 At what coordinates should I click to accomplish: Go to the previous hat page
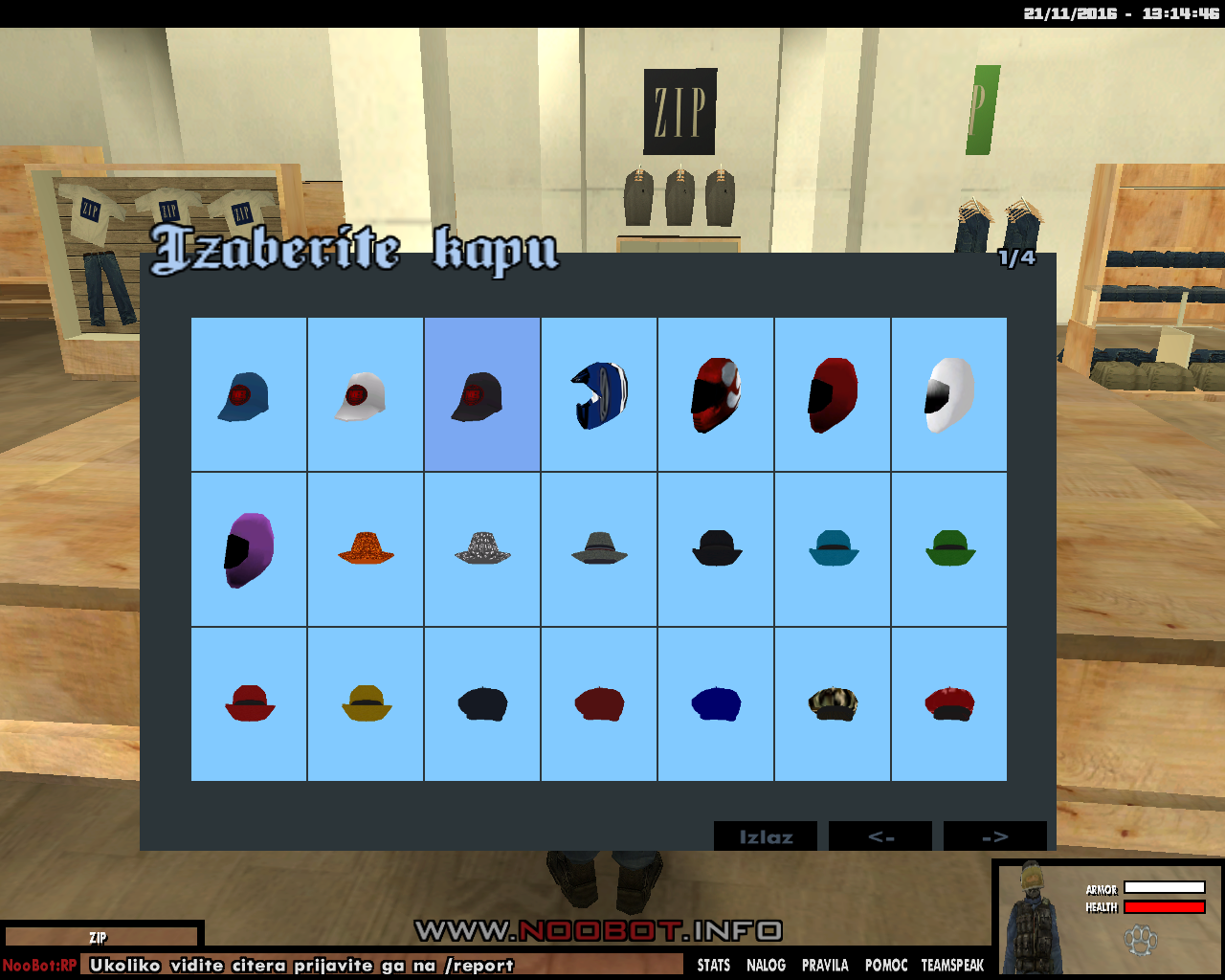click(880, 836)
